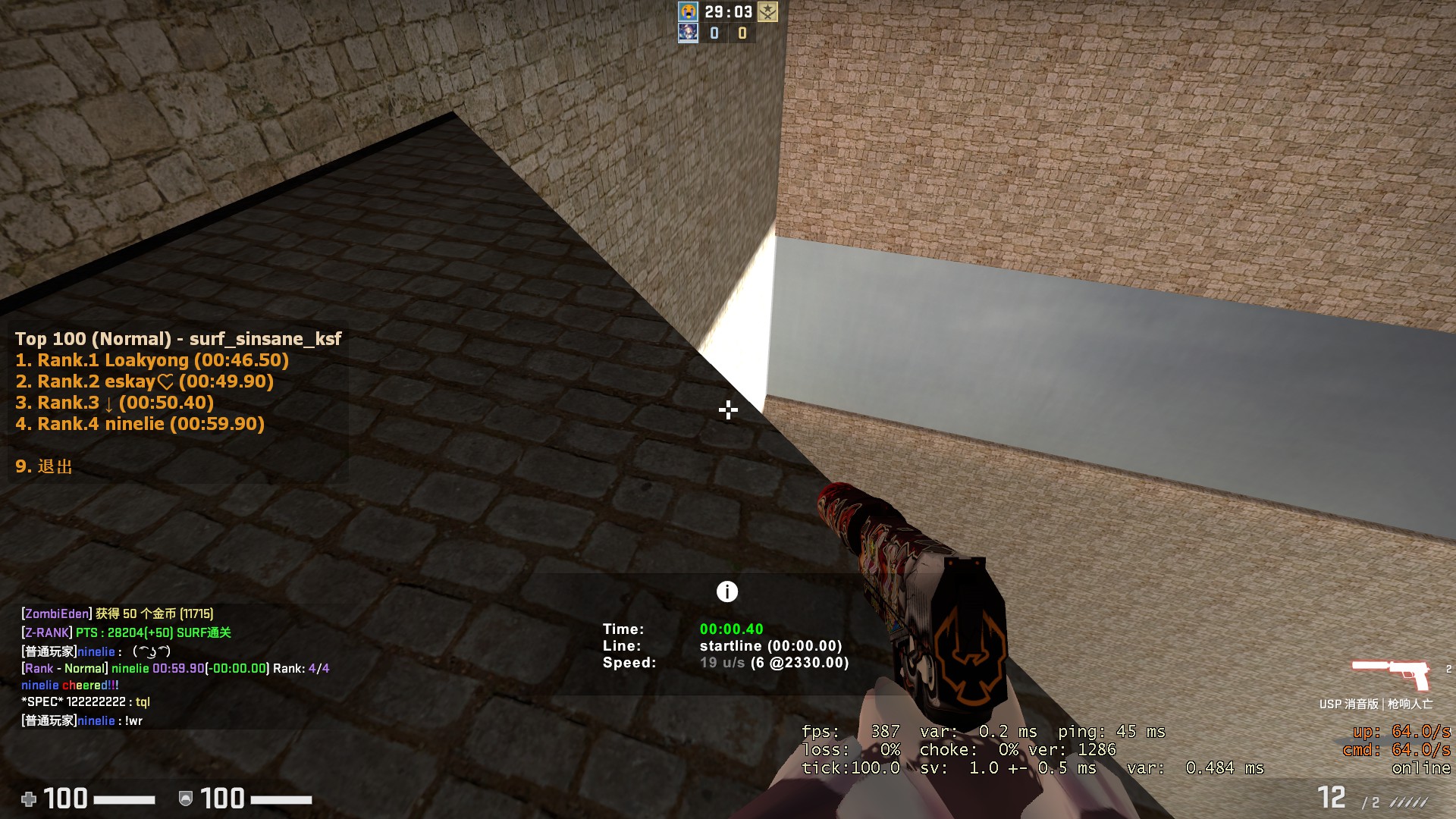
Task: Select Rank.1 Loakyong record entry
Action: coord(152,360)
